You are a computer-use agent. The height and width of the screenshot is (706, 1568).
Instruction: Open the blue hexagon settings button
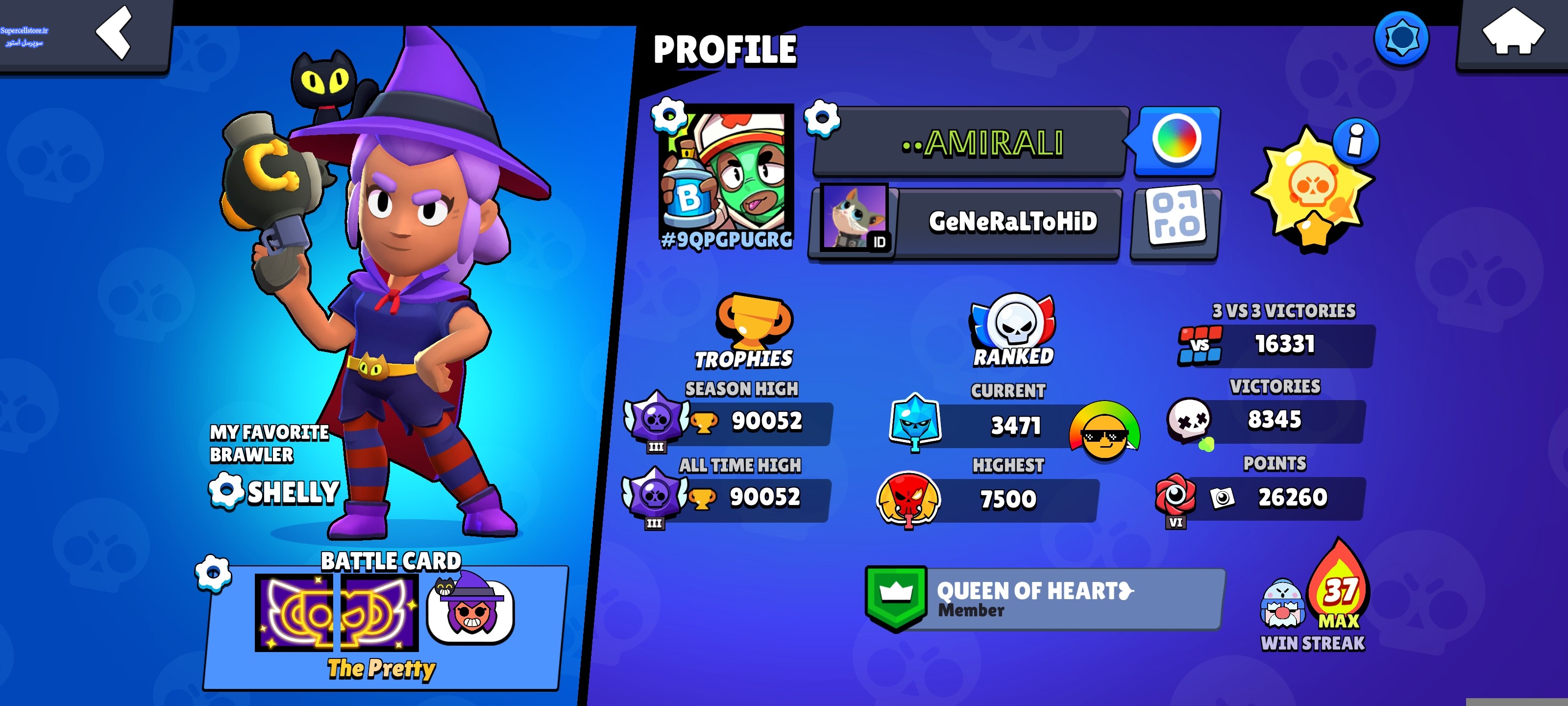1401,38
